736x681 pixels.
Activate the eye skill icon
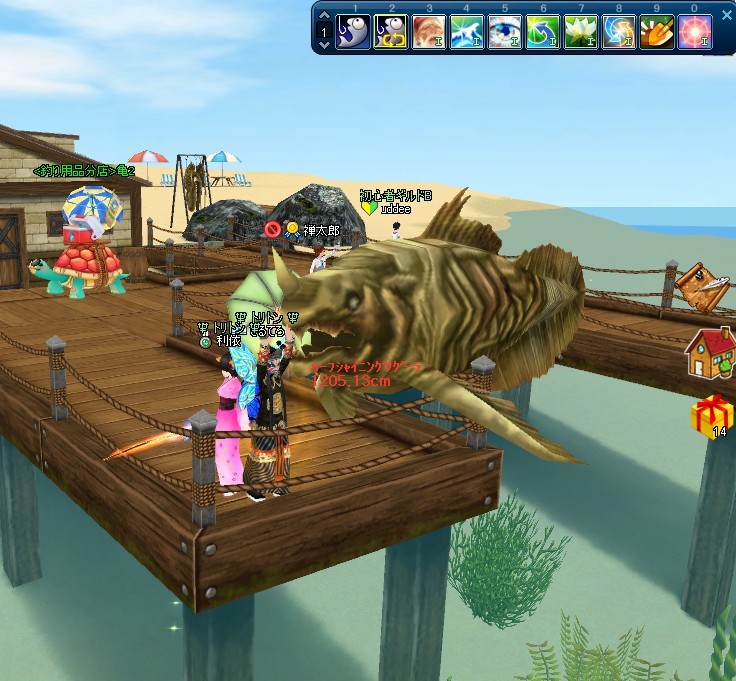tap(505, 33)
